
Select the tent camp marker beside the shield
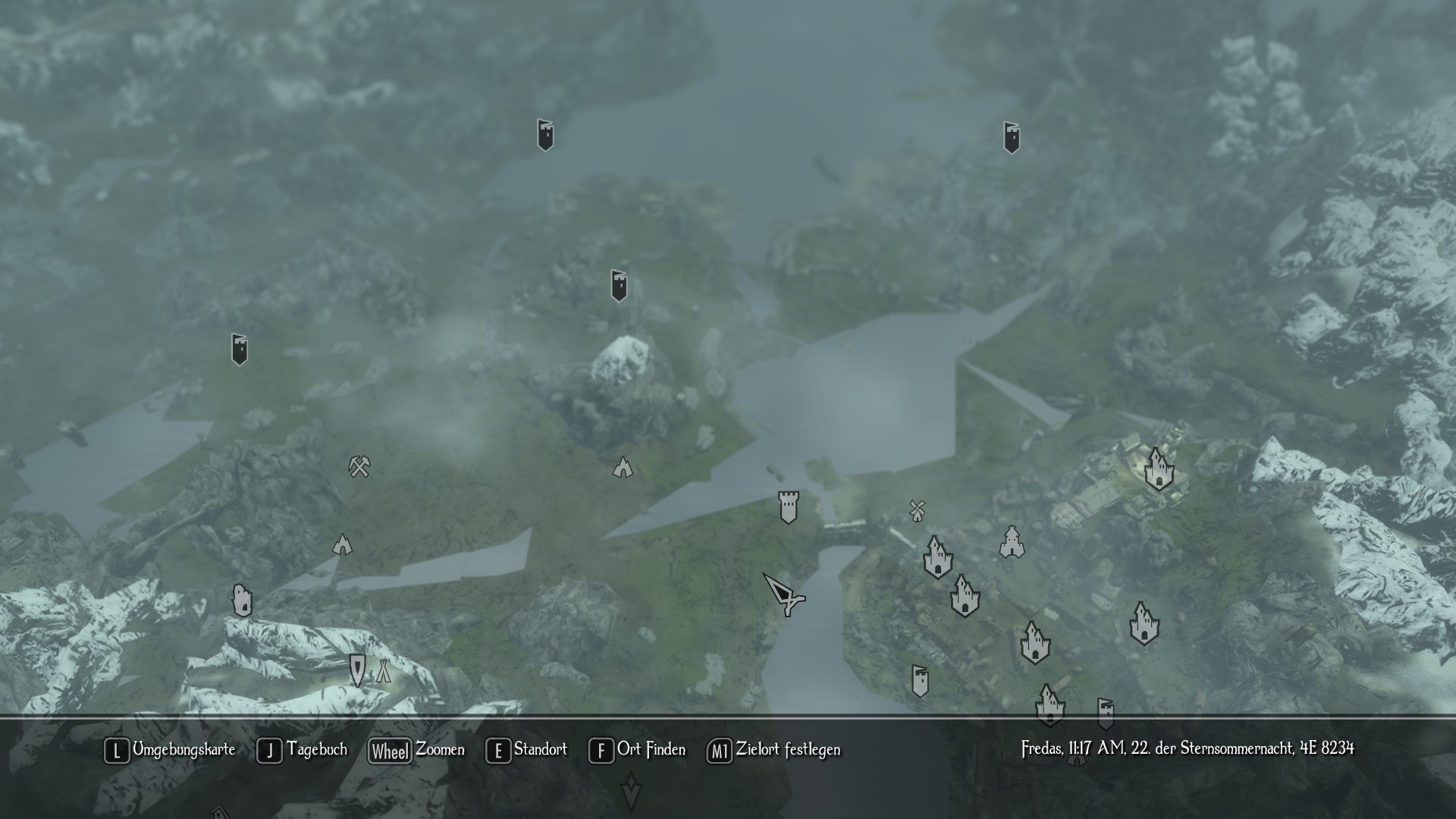(x=384, y=671)
